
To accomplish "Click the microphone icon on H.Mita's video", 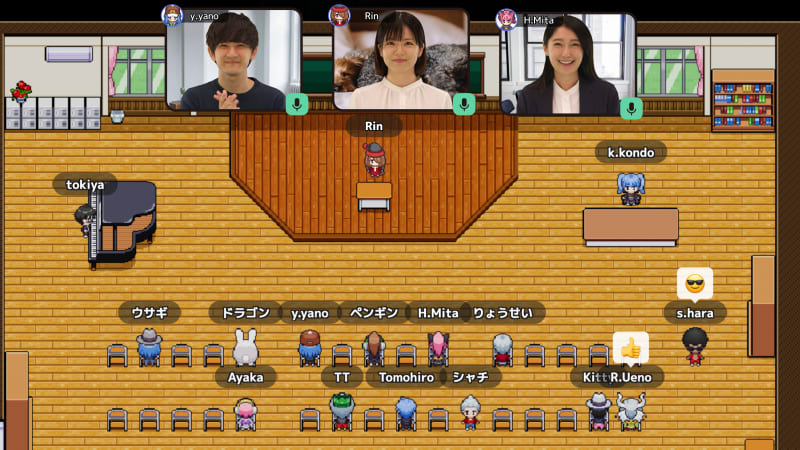I will [x=630, y=107].
